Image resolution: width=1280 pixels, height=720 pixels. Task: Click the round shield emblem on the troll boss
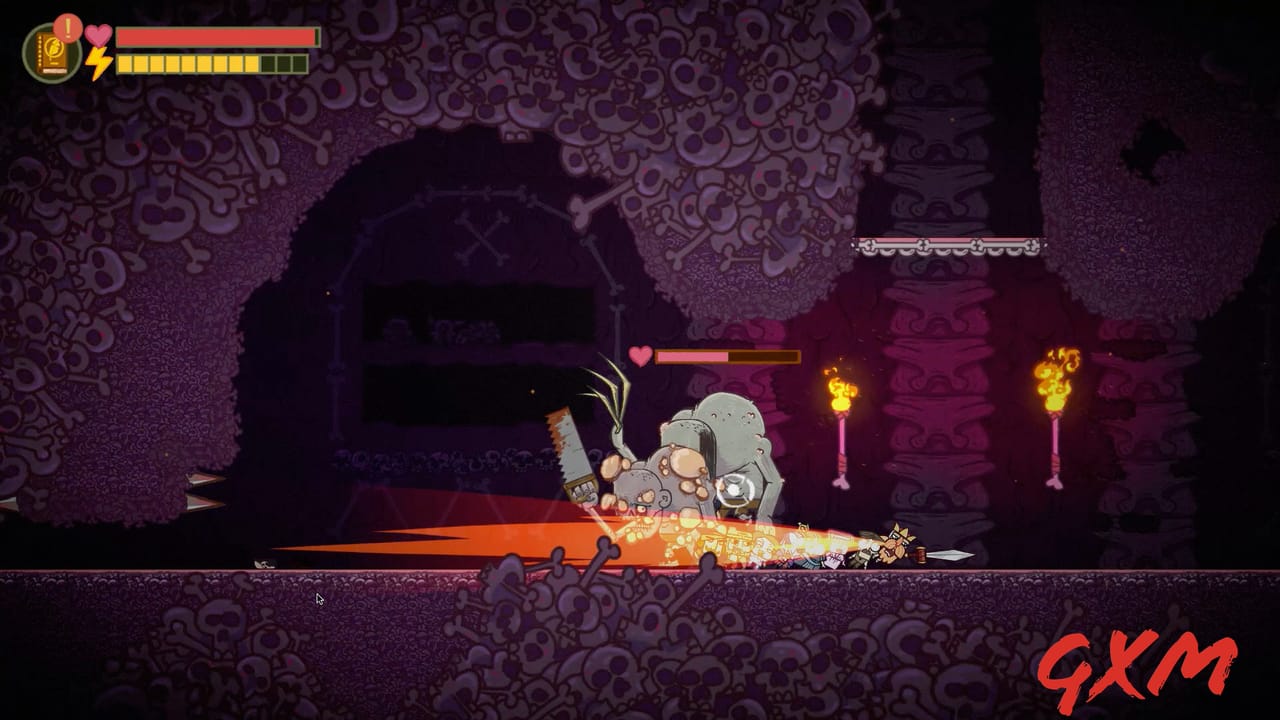(737, 490)
